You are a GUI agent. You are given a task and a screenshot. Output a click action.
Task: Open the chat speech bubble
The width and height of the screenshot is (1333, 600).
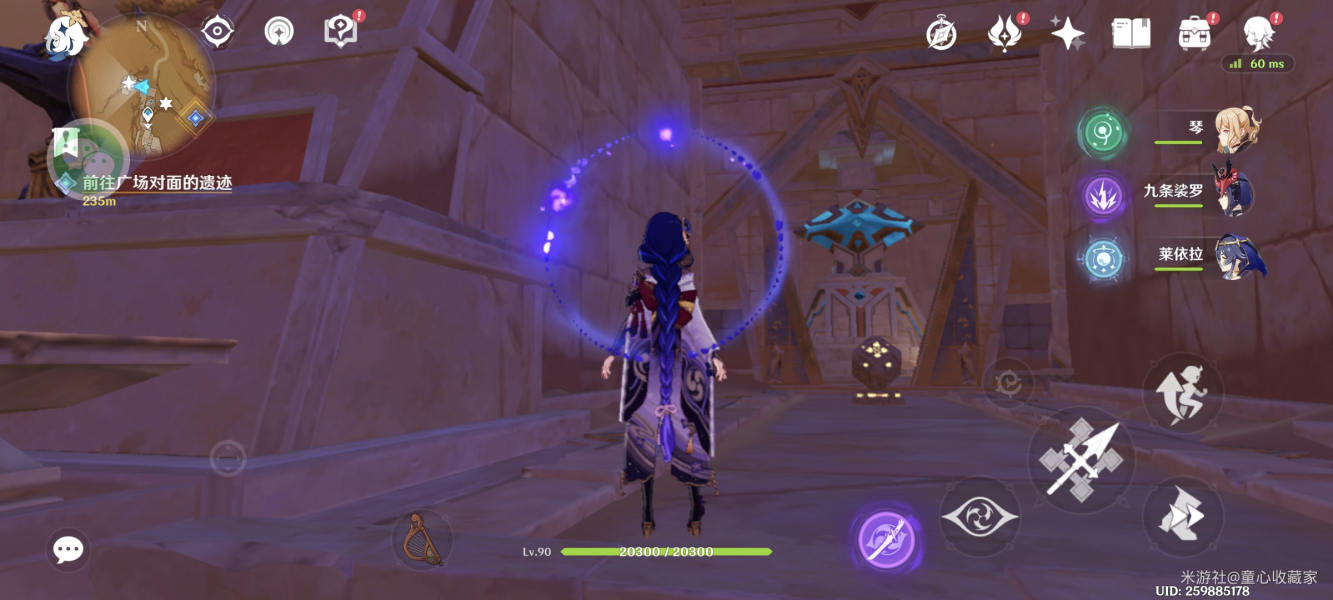68,549
